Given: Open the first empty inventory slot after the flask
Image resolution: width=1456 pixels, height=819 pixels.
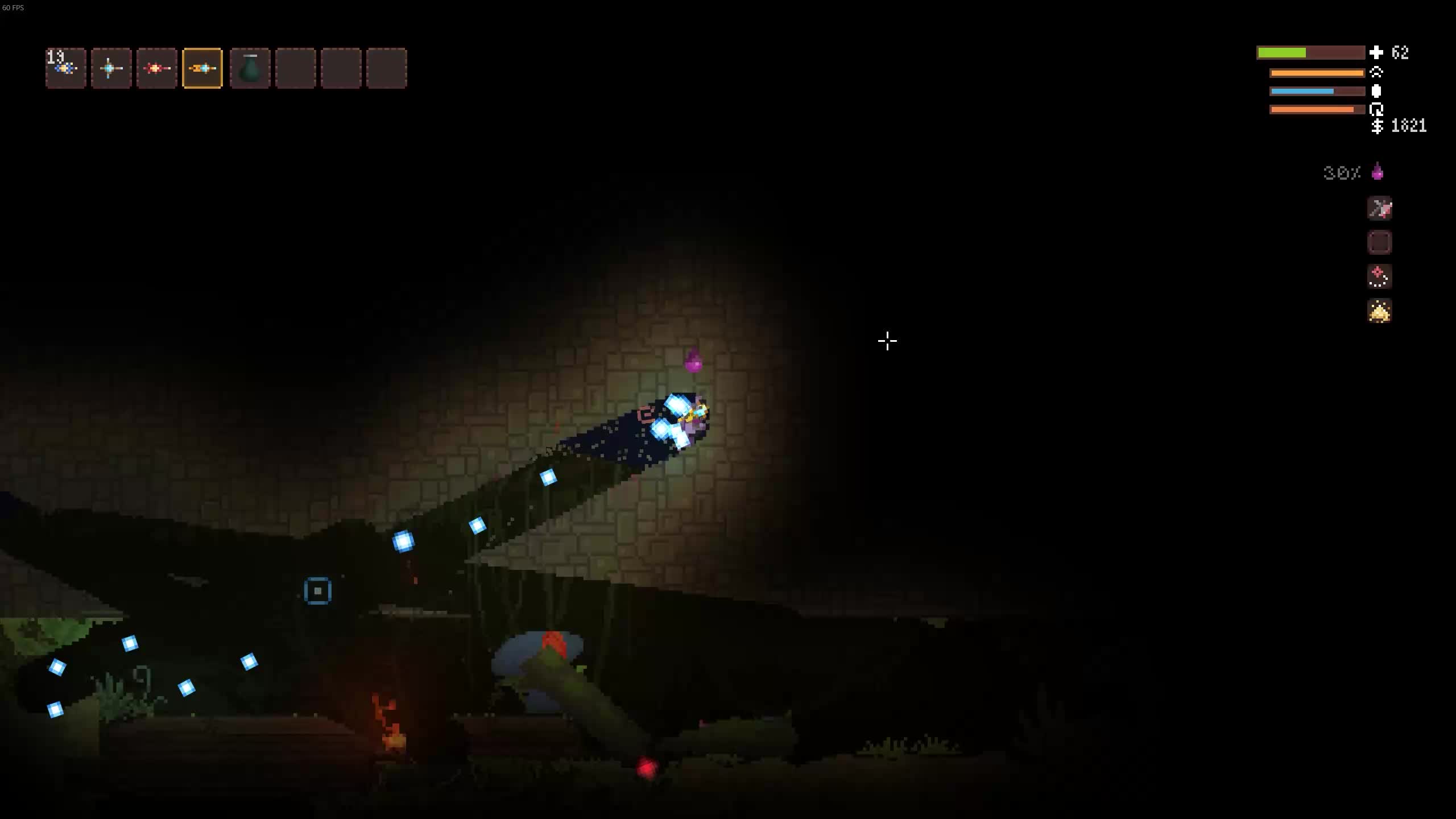Looking at the screenshot, I should (x=296, y=68).
